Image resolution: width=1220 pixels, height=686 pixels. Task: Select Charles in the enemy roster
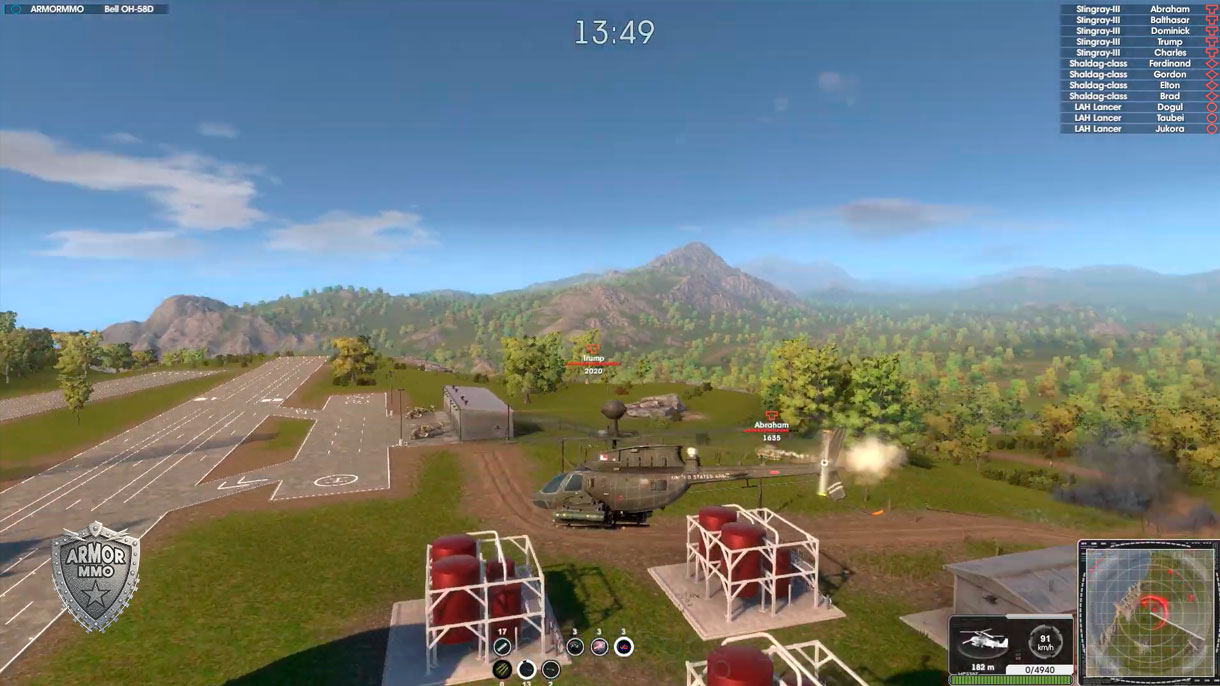[1138, 53]
